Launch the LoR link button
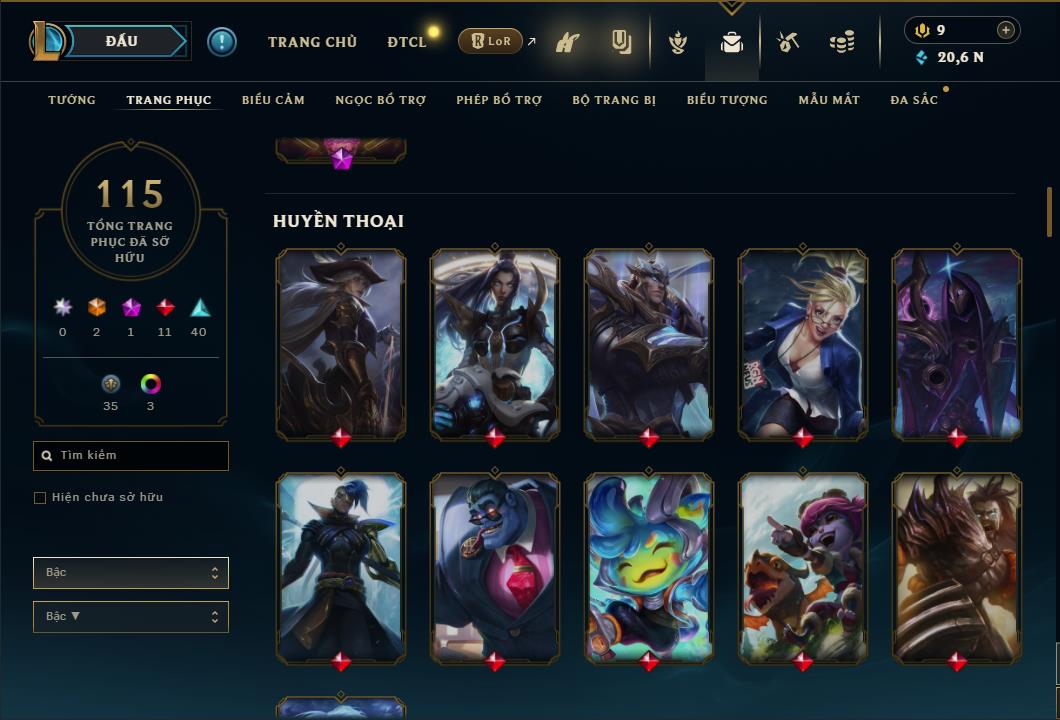Image resolution: width=1060 pixels, height=720 pixels. pos(490,41)
